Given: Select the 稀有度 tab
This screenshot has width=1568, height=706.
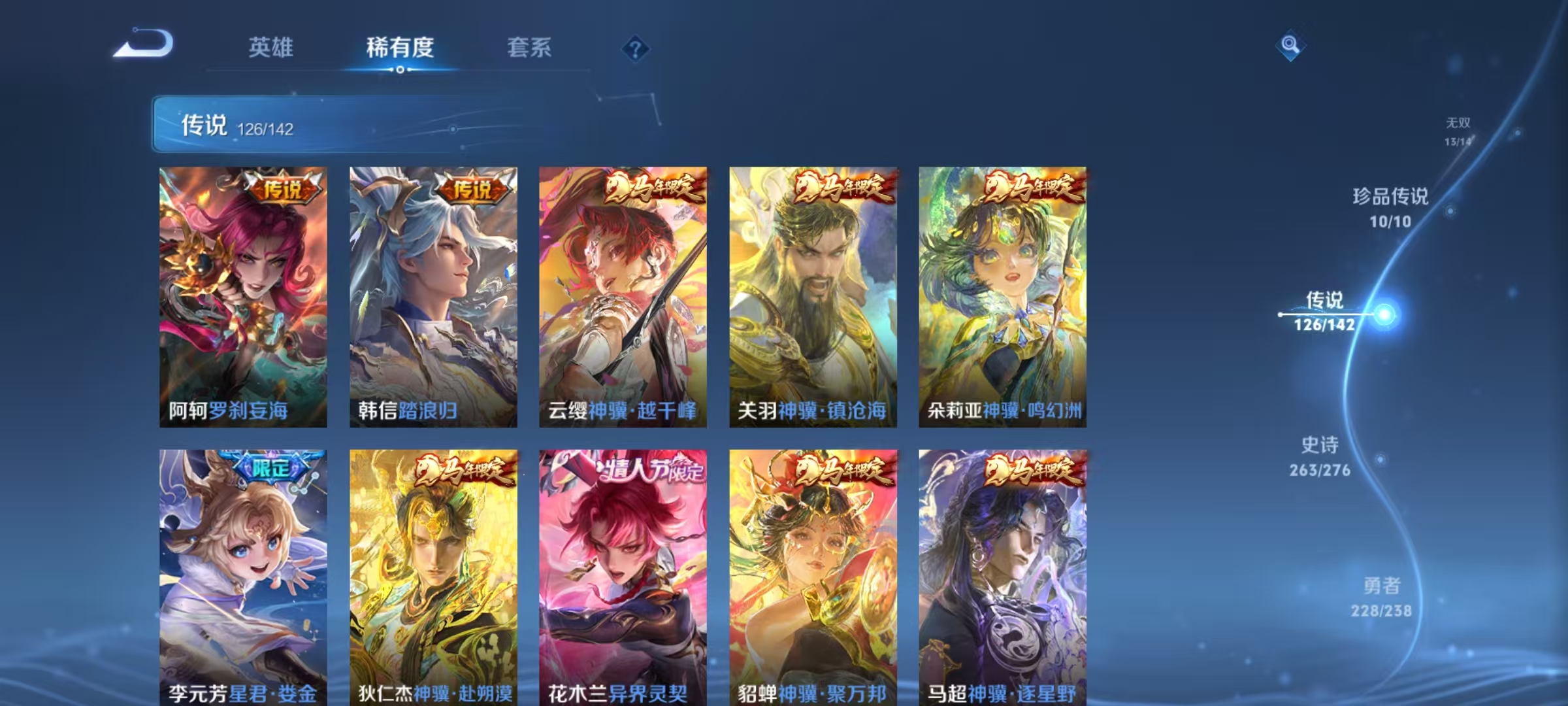Looking at the screenshot, I should click(400, 47).
